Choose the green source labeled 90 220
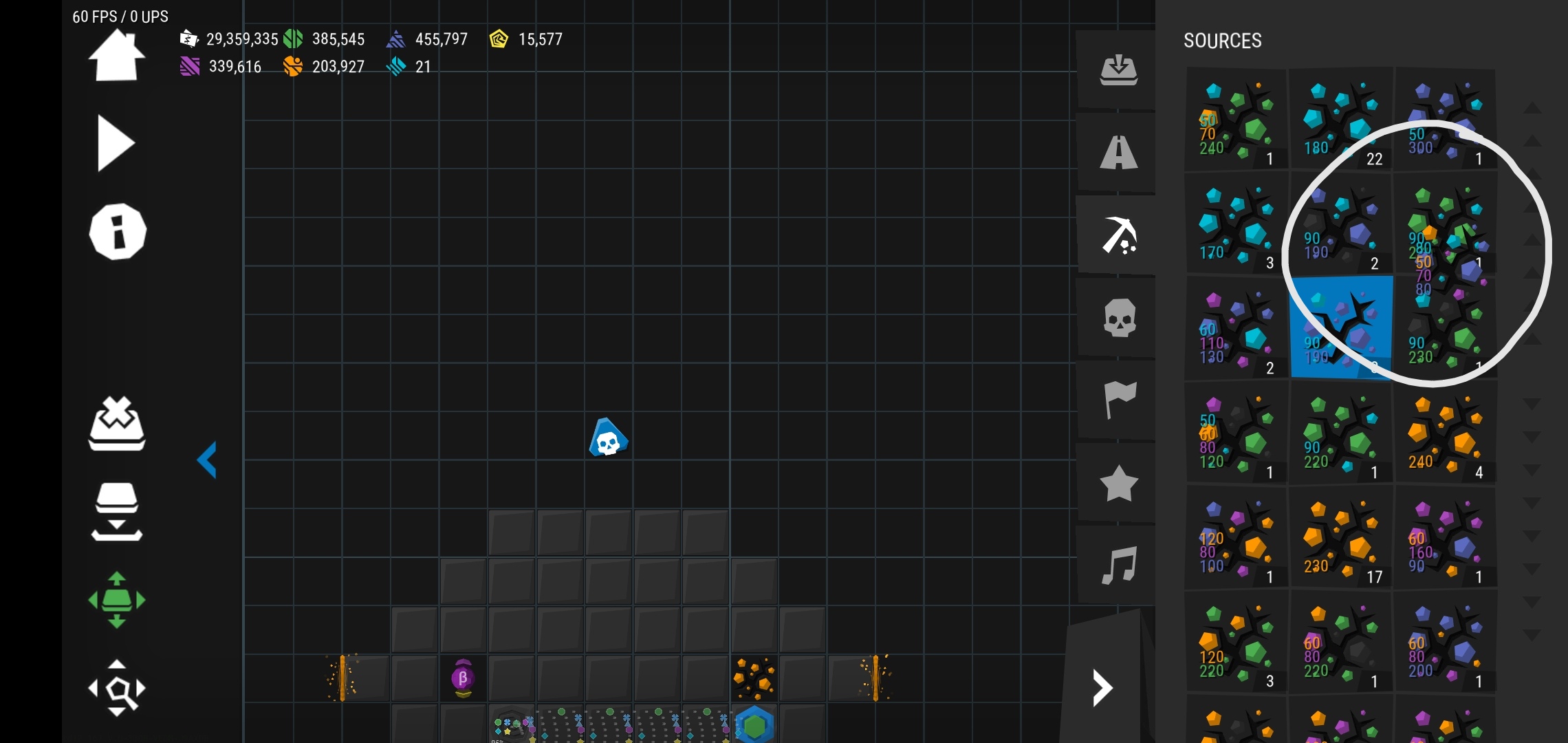1568x743 pixels. pos(1340,433)
